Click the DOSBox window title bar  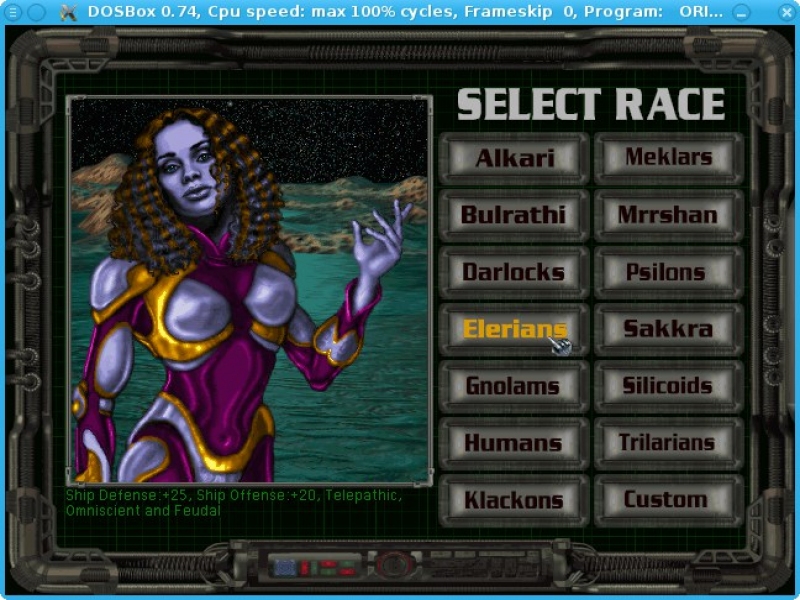[400, 11]
